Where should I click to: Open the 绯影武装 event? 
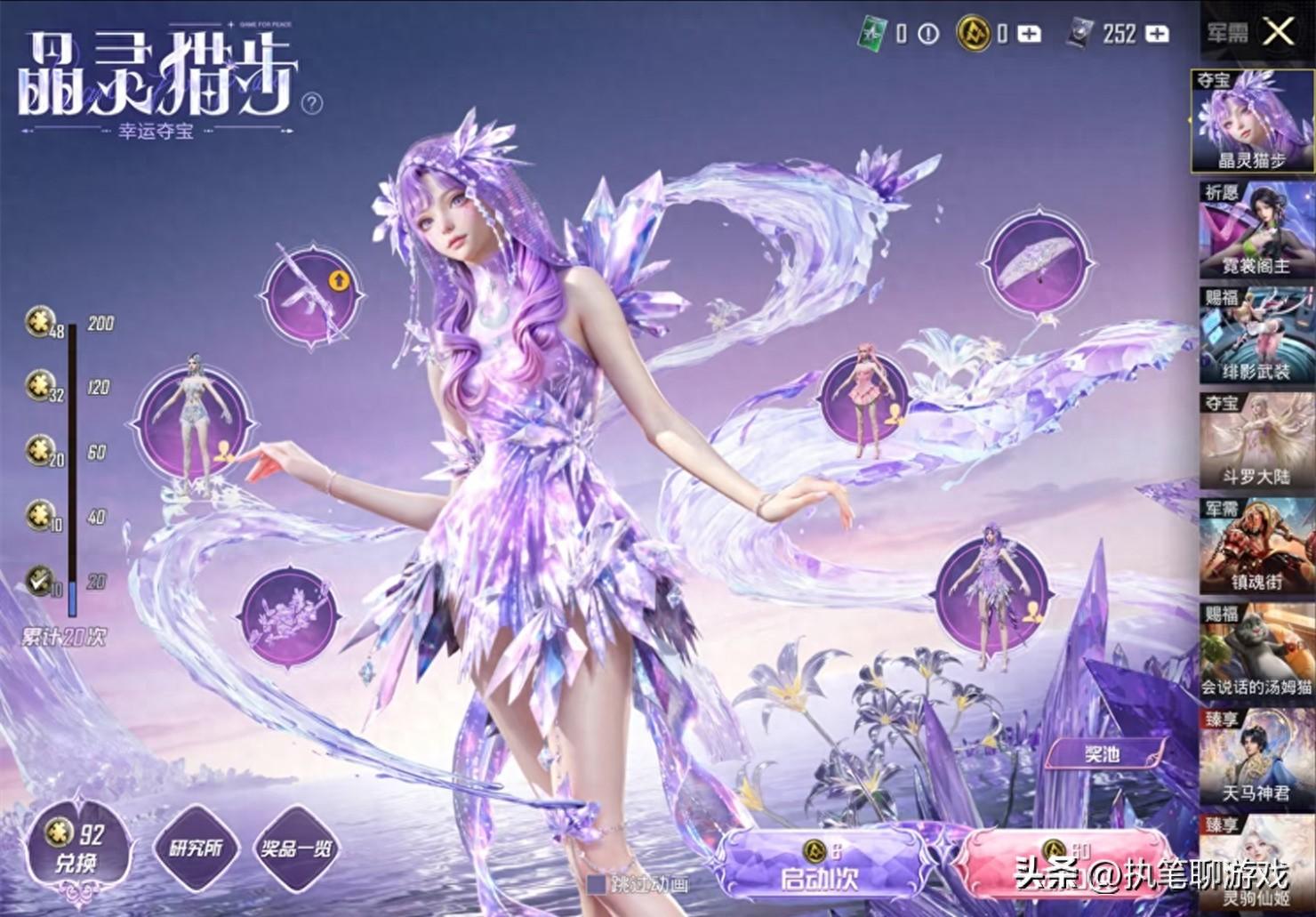click(x=1255, y=335)
